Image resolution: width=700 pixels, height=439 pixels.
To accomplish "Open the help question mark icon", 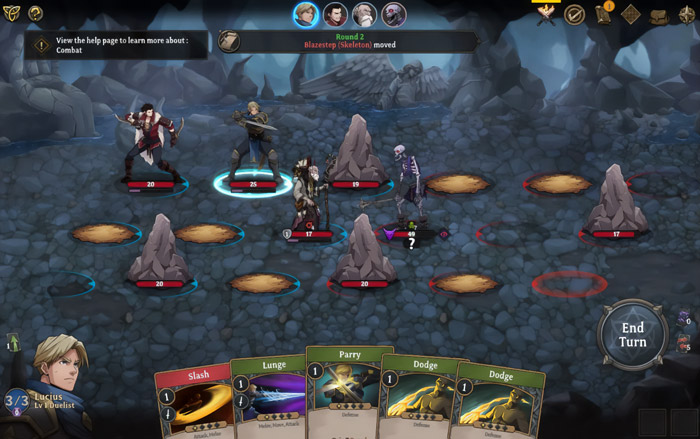I will pos(36,13).
